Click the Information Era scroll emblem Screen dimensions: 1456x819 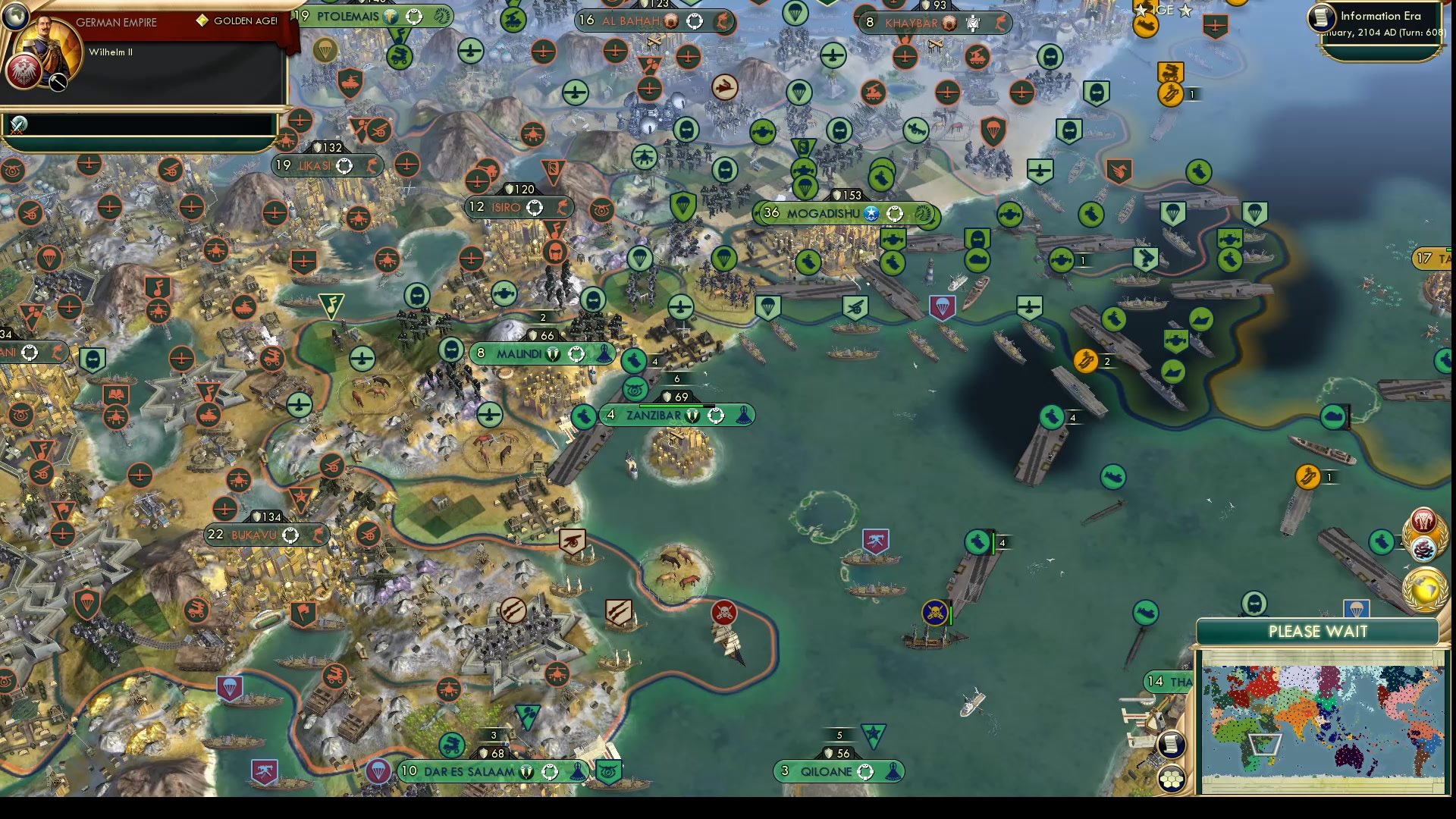pyautogui.click(x=1323, y=19)
